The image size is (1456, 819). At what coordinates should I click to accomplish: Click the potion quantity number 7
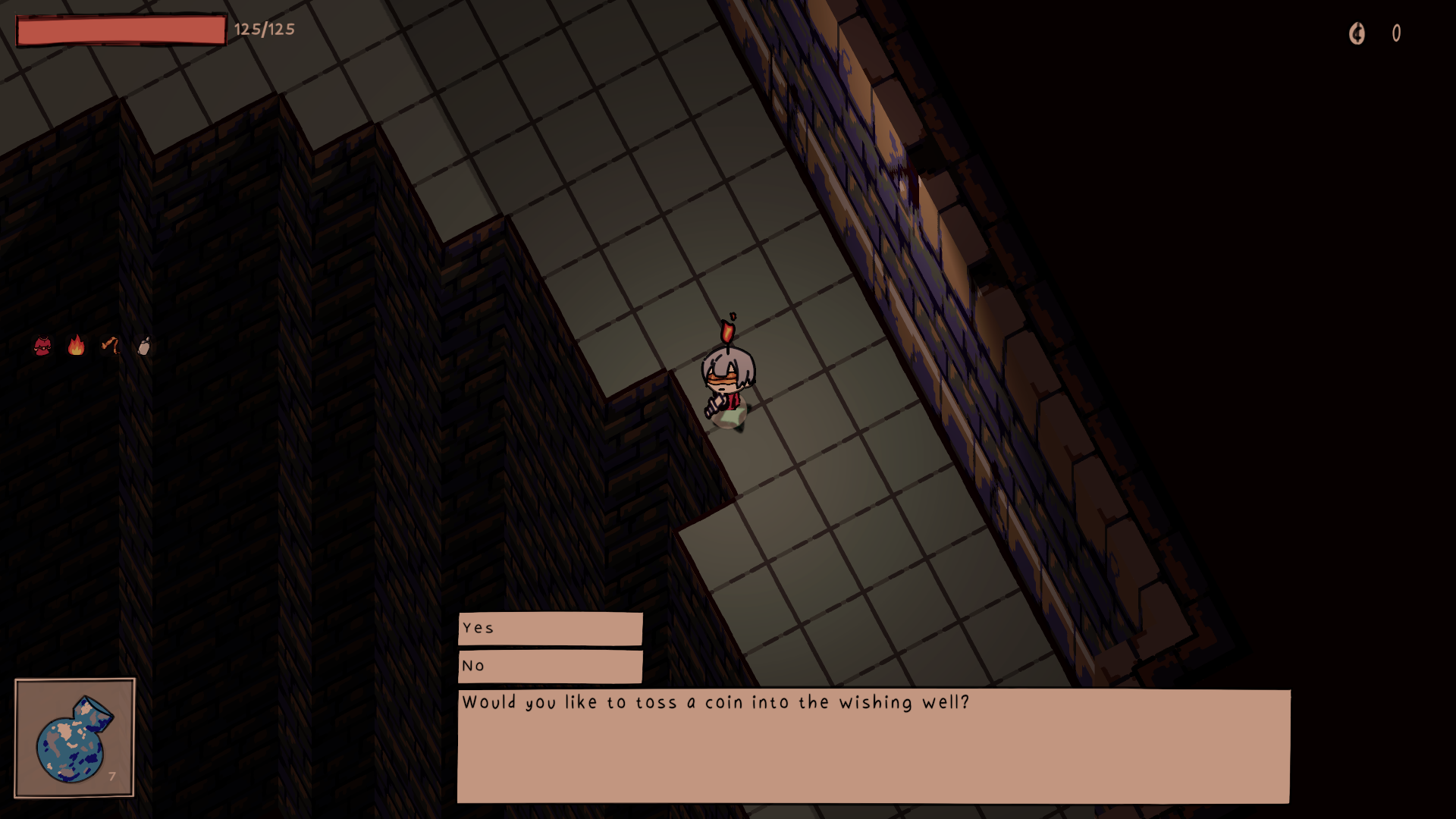pos(111,777)
